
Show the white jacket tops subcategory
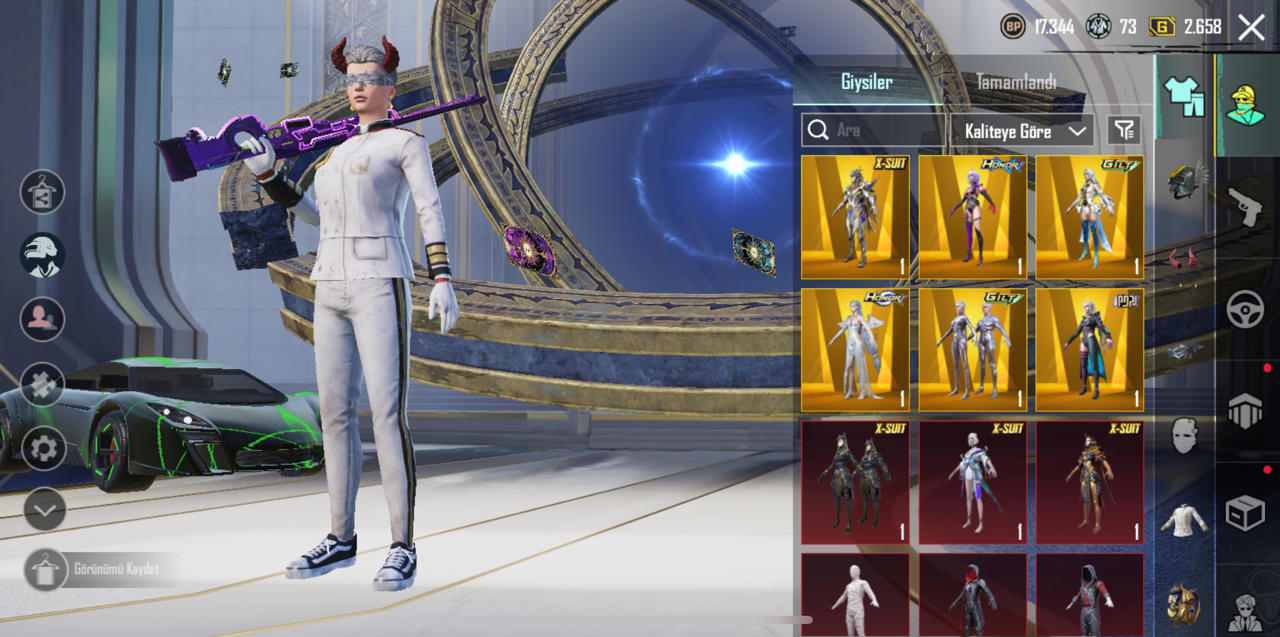[1184, 520]
